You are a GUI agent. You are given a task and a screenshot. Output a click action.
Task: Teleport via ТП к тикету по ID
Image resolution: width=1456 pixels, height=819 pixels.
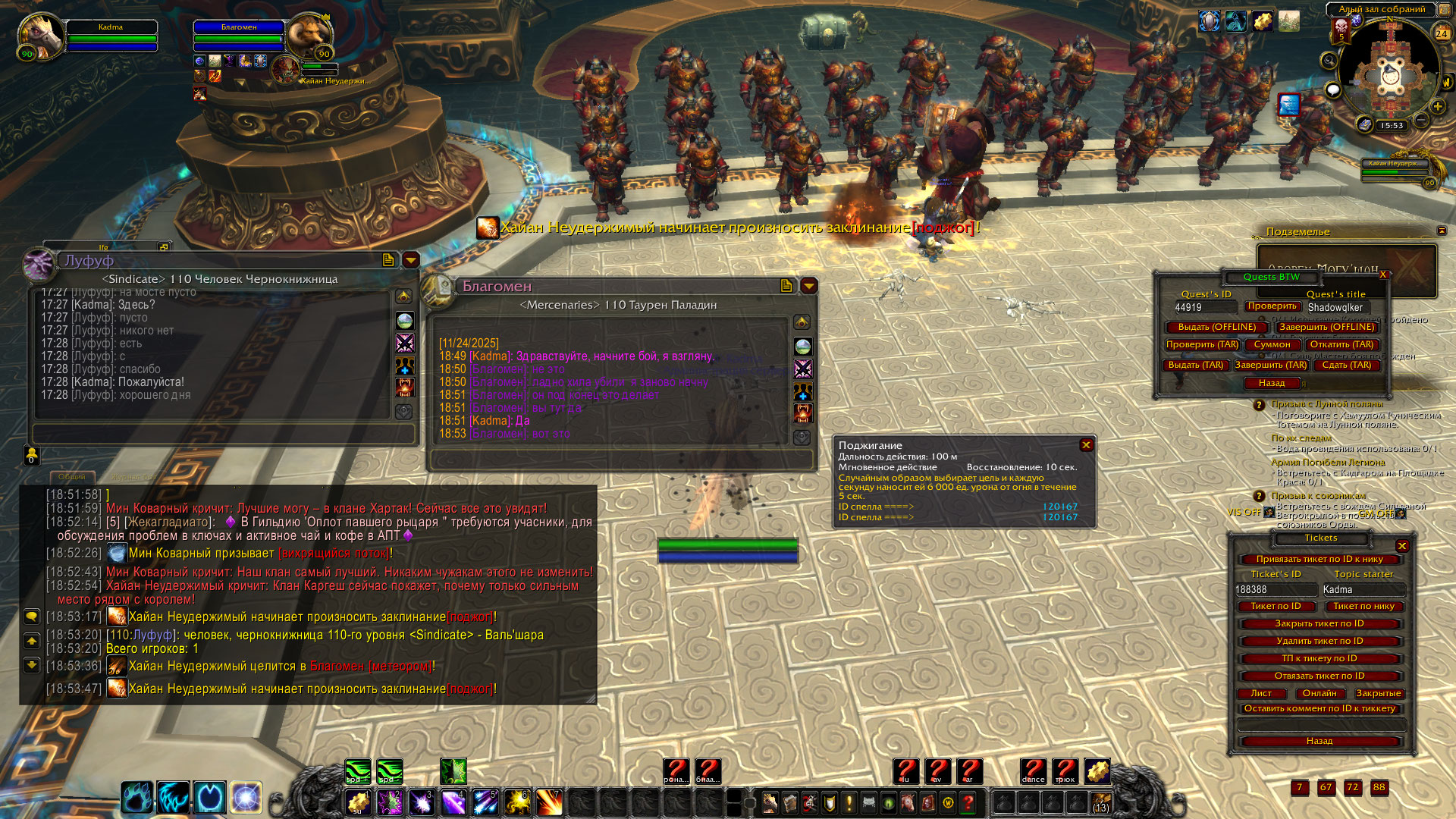[x=1319, y=658]
